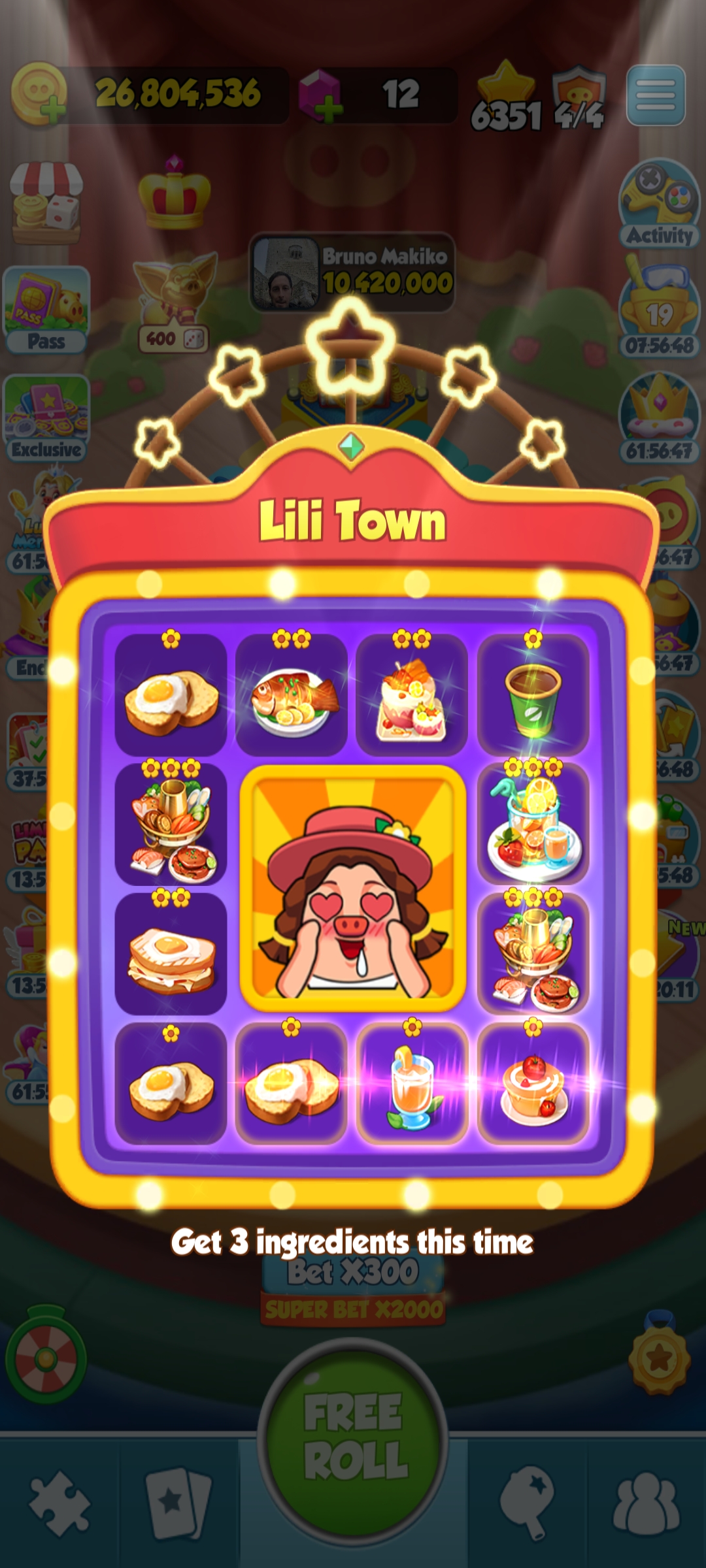Open the shop stall icon
This screenshot has width=706, height=1568.
(46, 203)
